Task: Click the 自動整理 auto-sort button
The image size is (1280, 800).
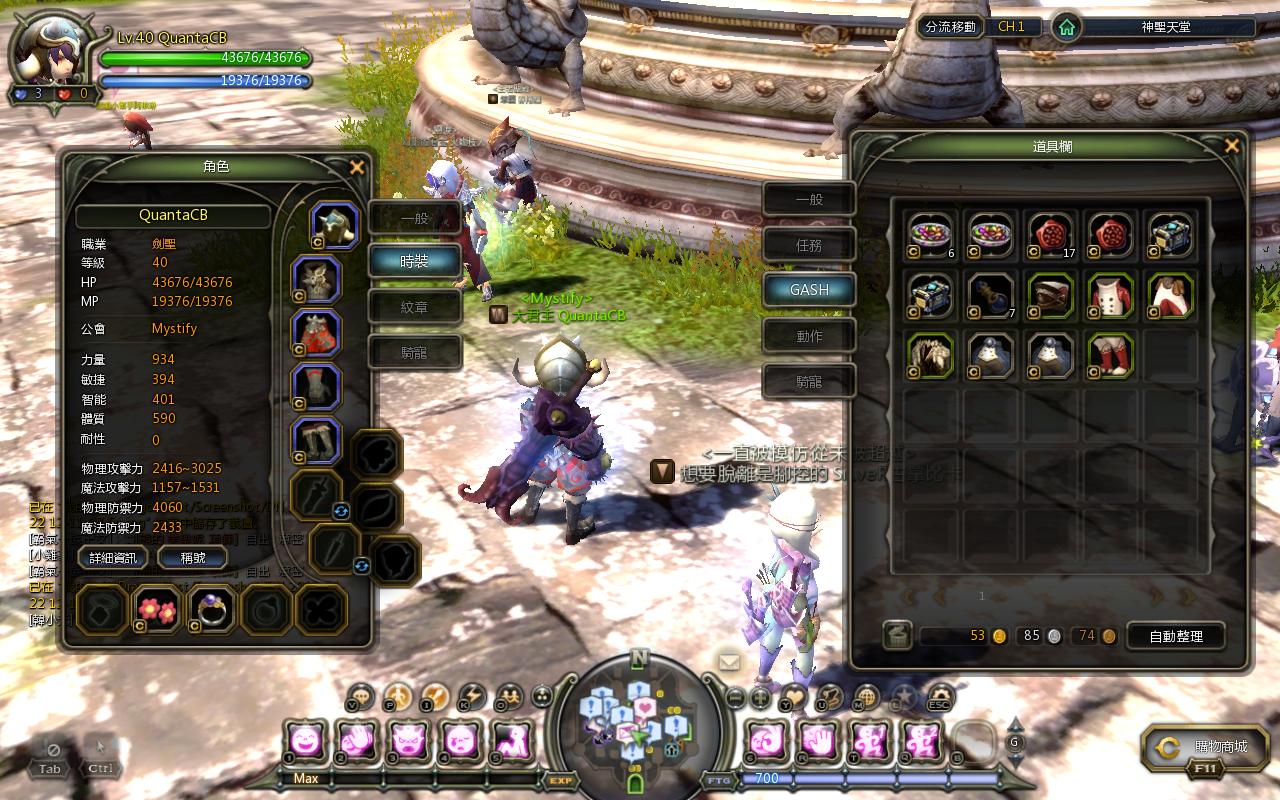Action: tap(1175, 635)
